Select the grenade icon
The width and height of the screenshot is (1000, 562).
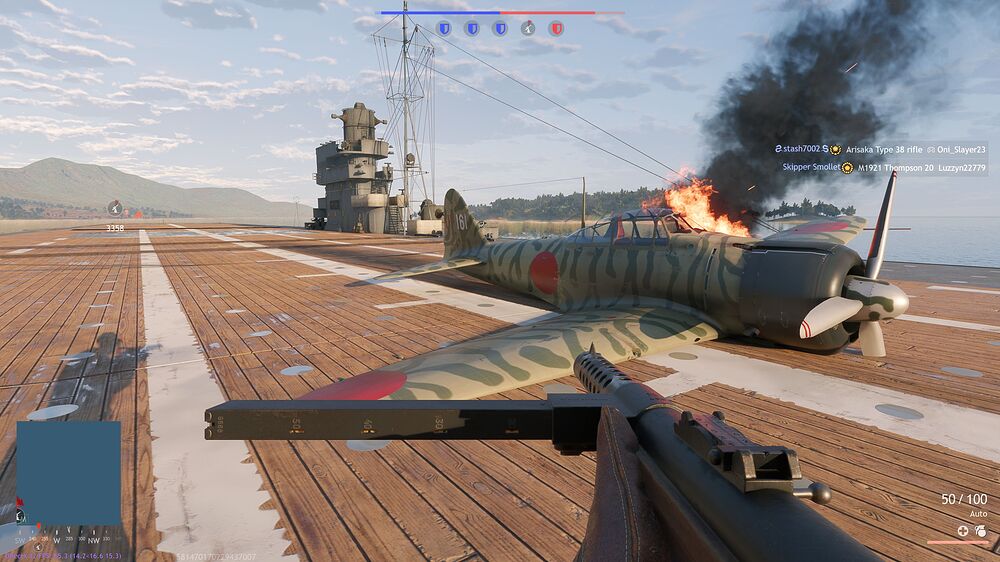[980, 531]
